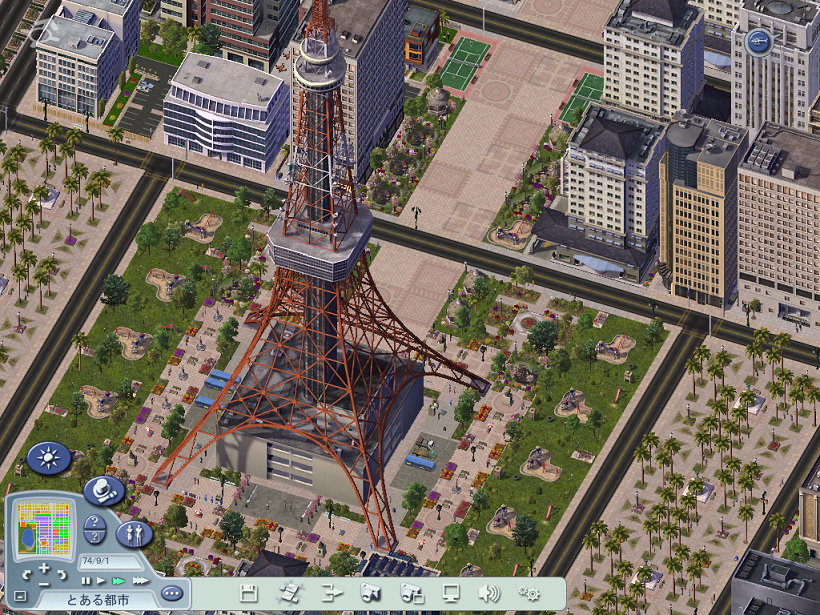Select the double-arrow fast speed
This screenshot has width=820, height=615.
coord(119,580)
